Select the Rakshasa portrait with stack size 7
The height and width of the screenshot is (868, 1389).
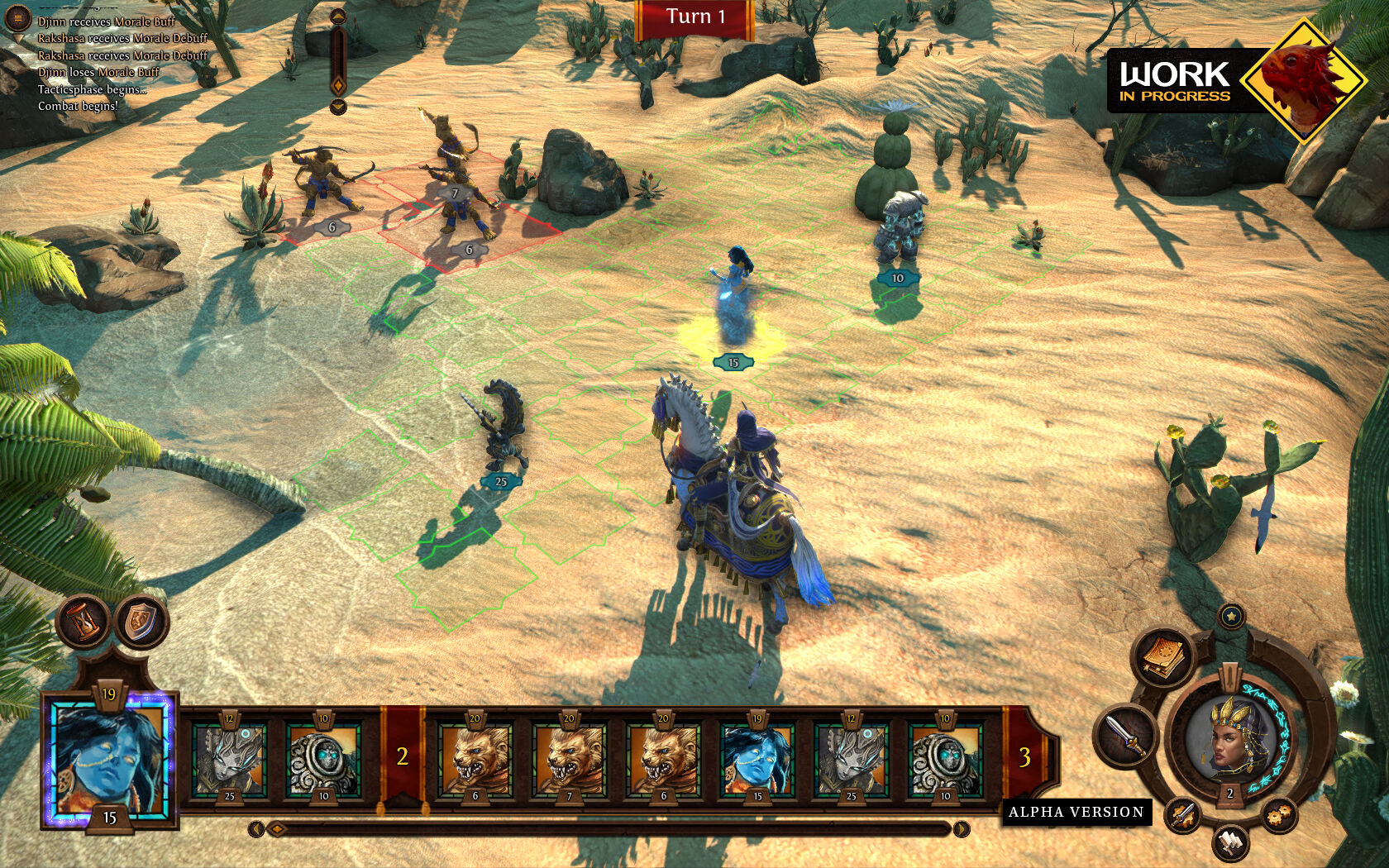569,758
